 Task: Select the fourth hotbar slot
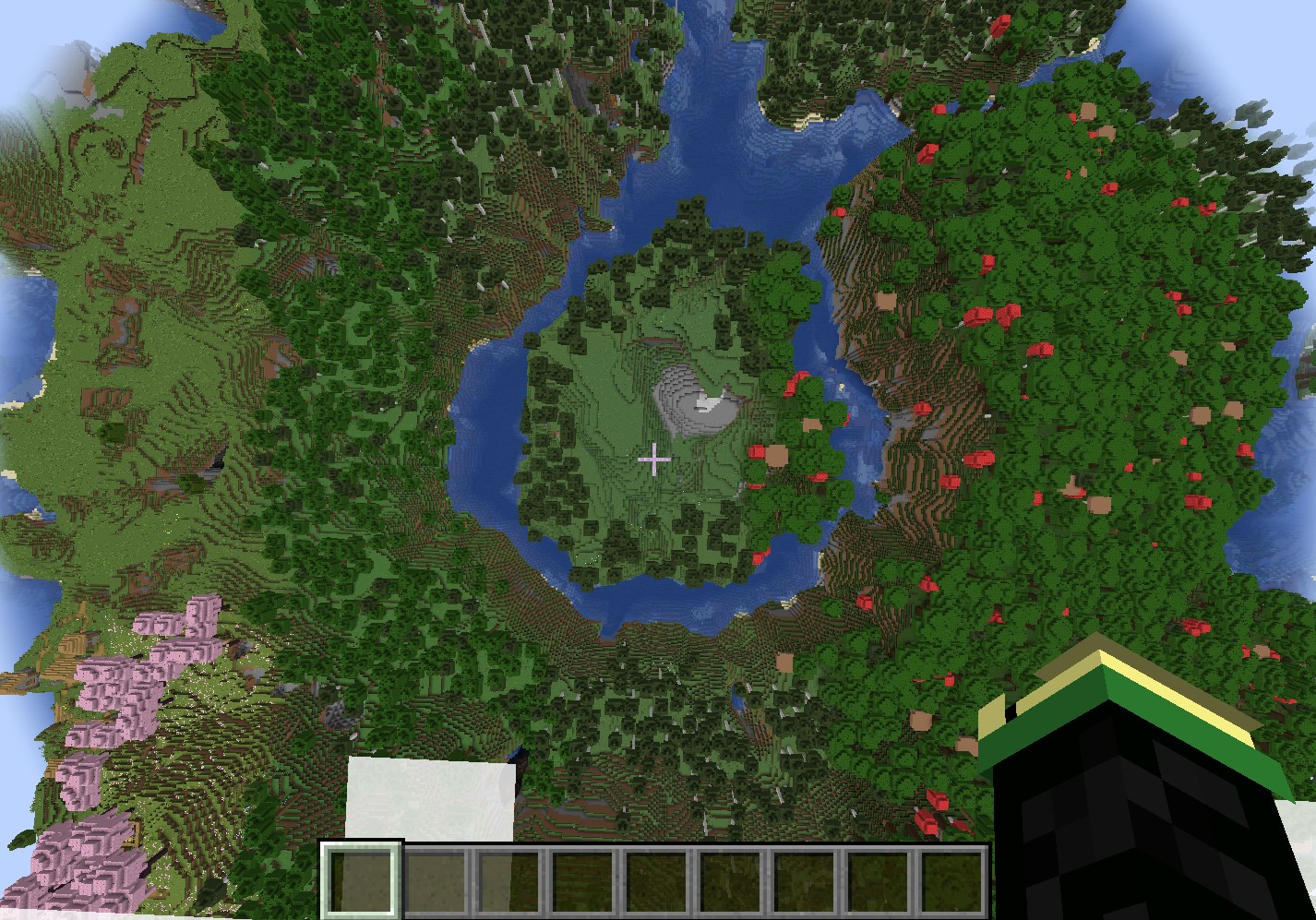click(x=583, y=877)
